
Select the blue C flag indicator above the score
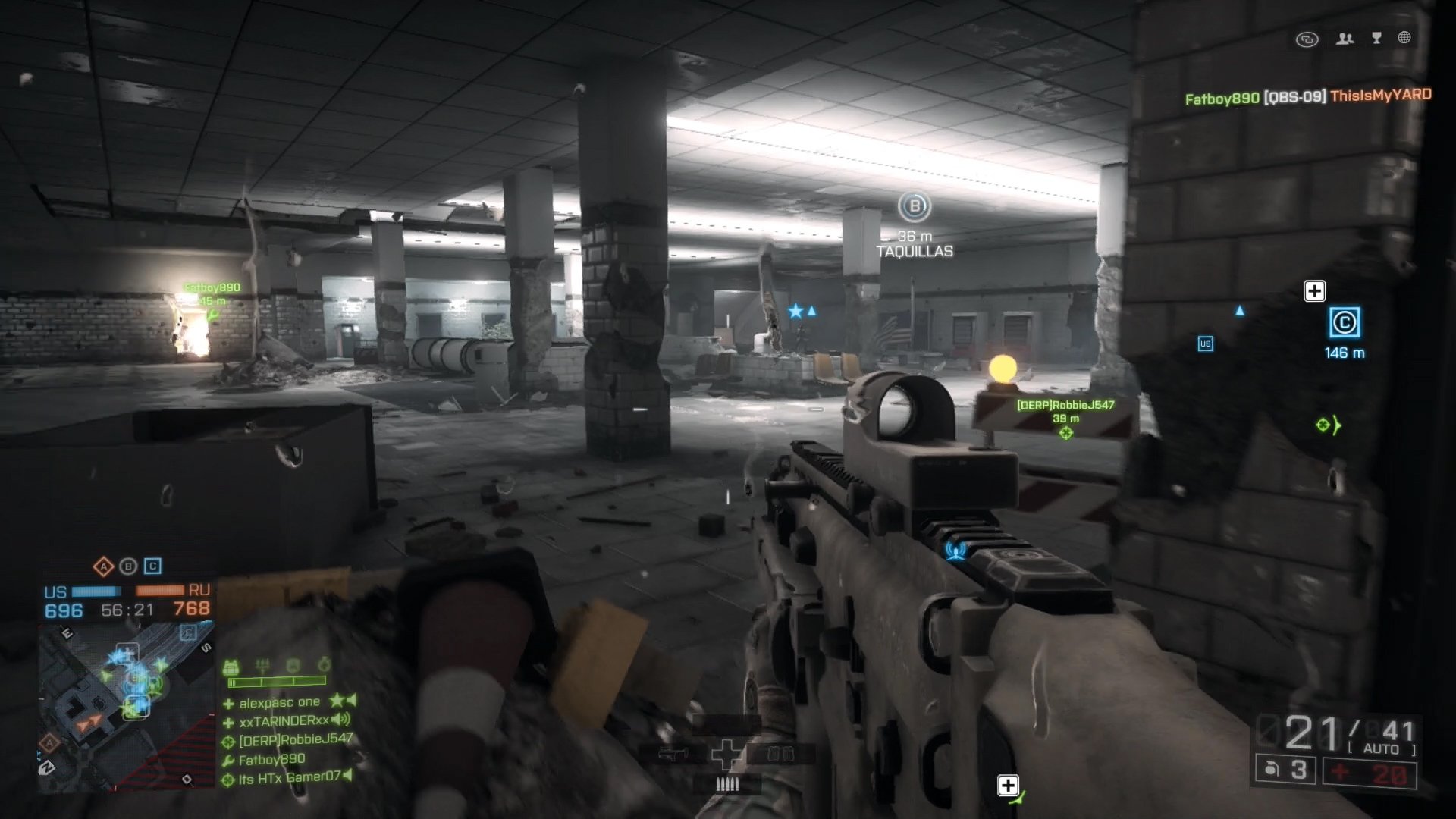pyautogui.click(x=152, y=566)
